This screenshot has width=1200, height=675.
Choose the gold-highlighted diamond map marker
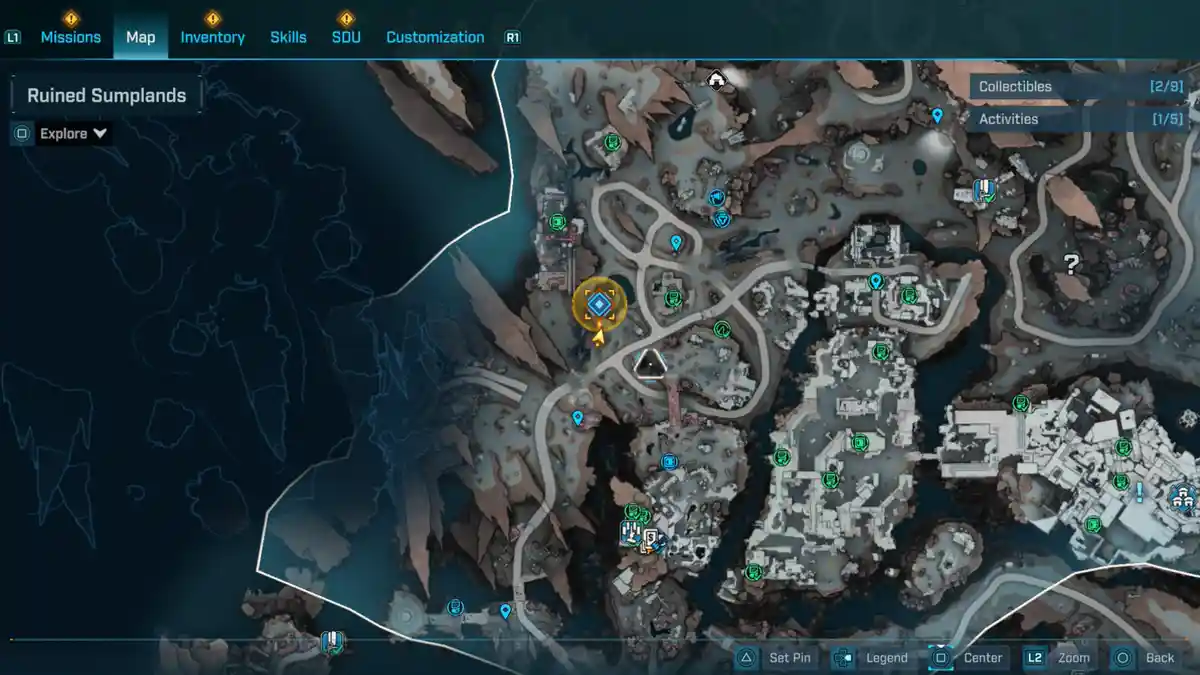point(599,304)
